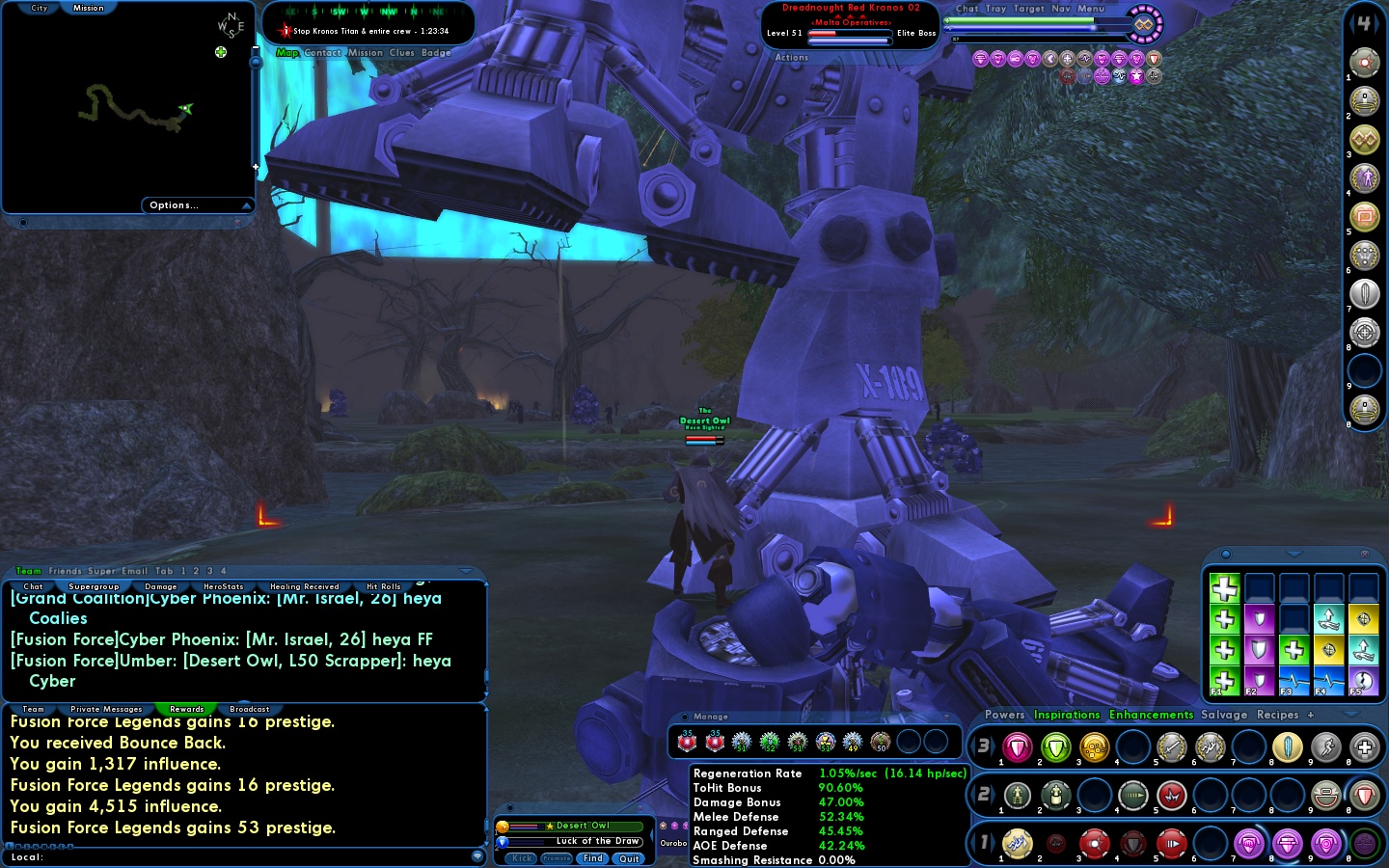Click the red shield power at end of tray 2
This screenshot has height=868, width=1389.
[1366, 796]
